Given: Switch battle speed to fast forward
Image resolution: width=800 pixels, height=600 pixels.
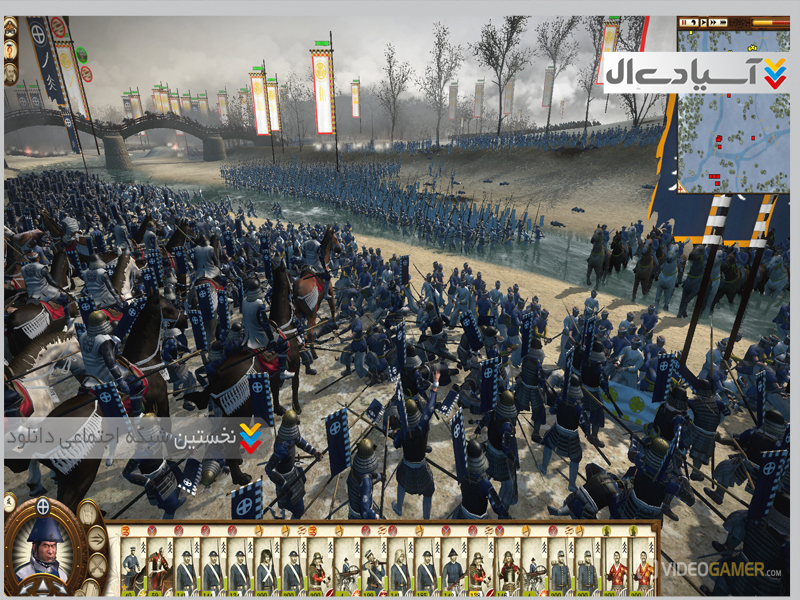Looking at the screenshot, I should click(x=714, y=22).
